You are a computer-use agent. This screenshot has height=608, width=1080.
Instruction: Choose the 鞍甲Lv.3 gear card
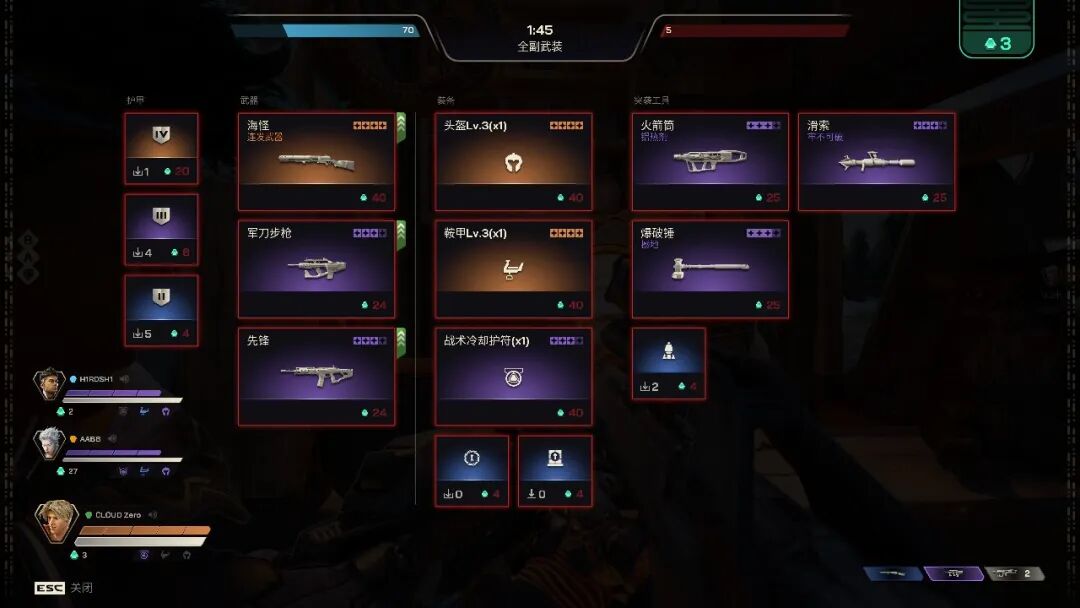513,269
